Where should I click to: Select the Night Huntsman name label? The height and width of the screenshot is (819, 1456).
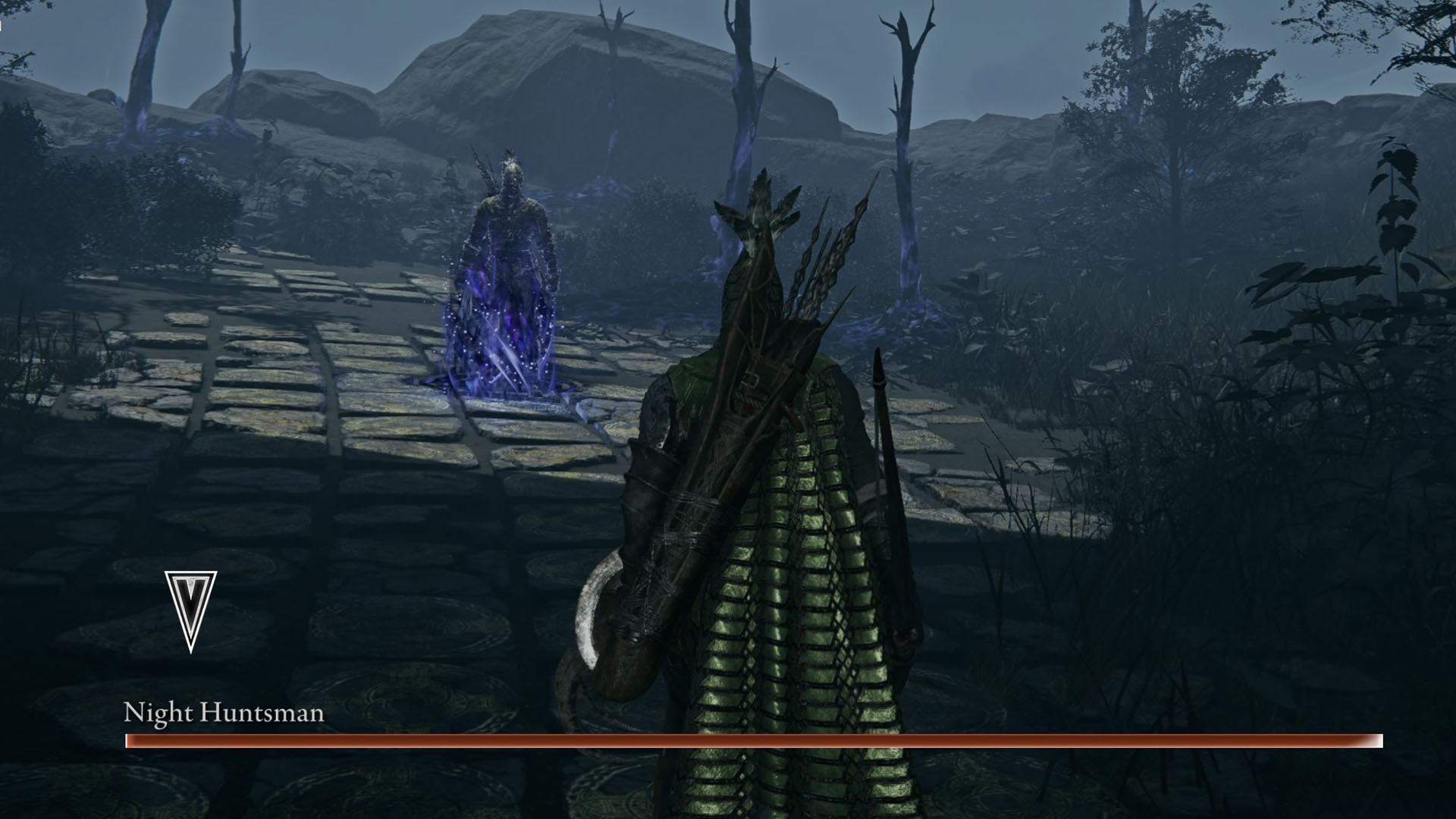224,713
